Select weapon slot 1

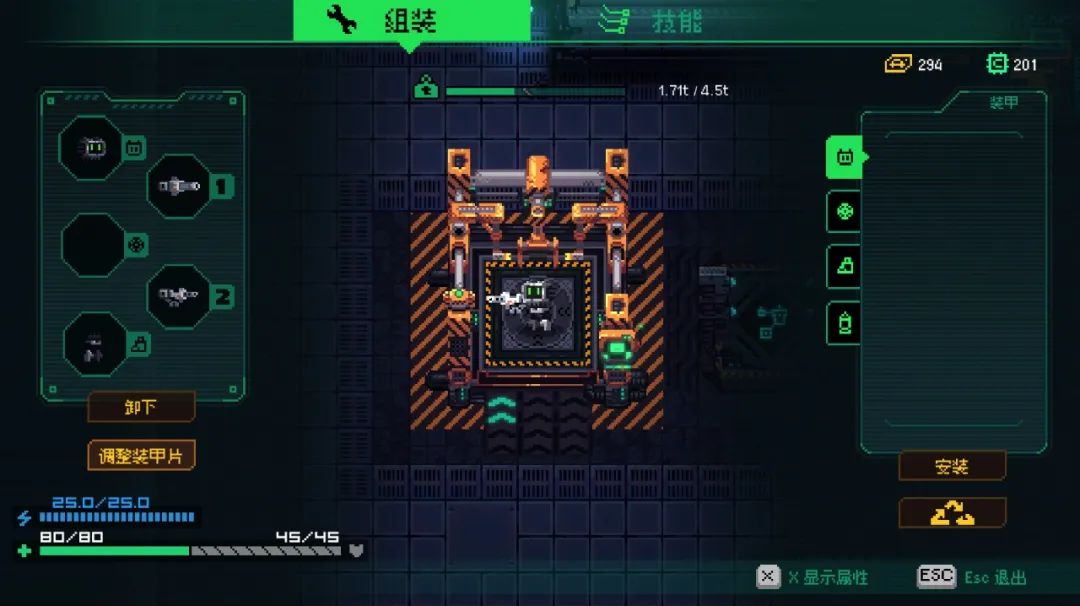coord(179,186)
